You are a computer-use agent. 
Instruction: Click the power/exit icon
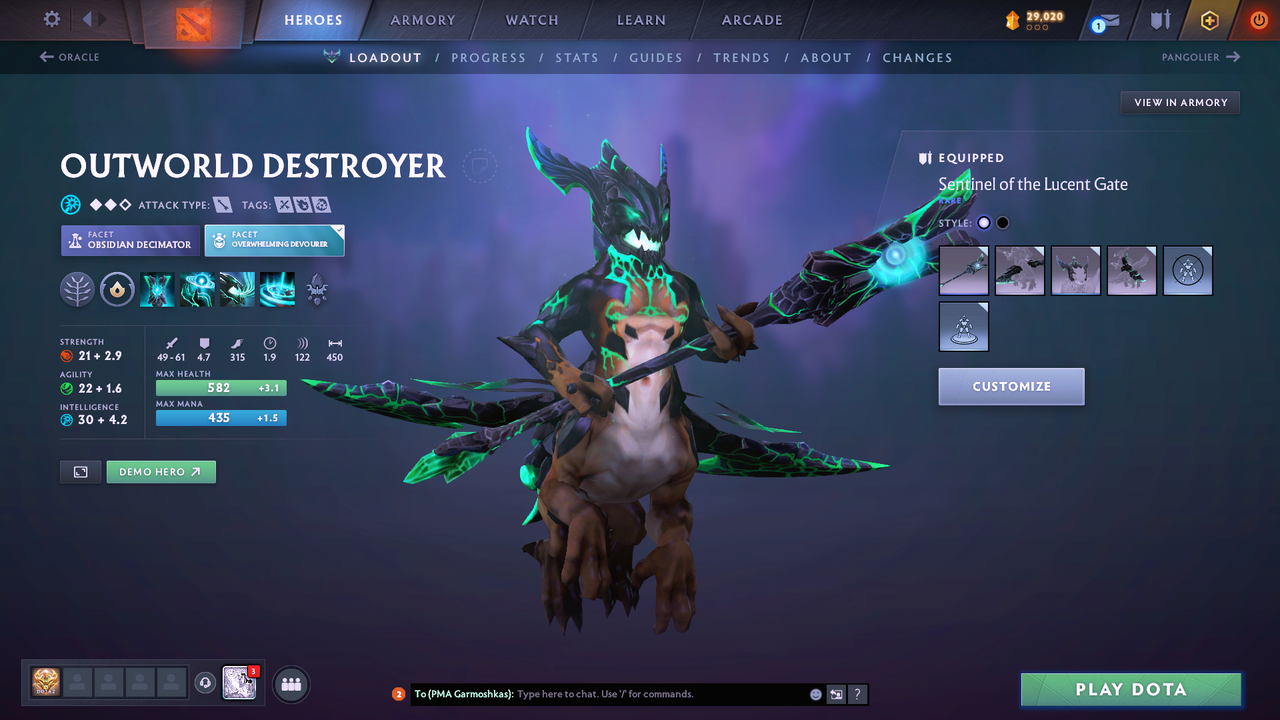[x=1258, y=19]
